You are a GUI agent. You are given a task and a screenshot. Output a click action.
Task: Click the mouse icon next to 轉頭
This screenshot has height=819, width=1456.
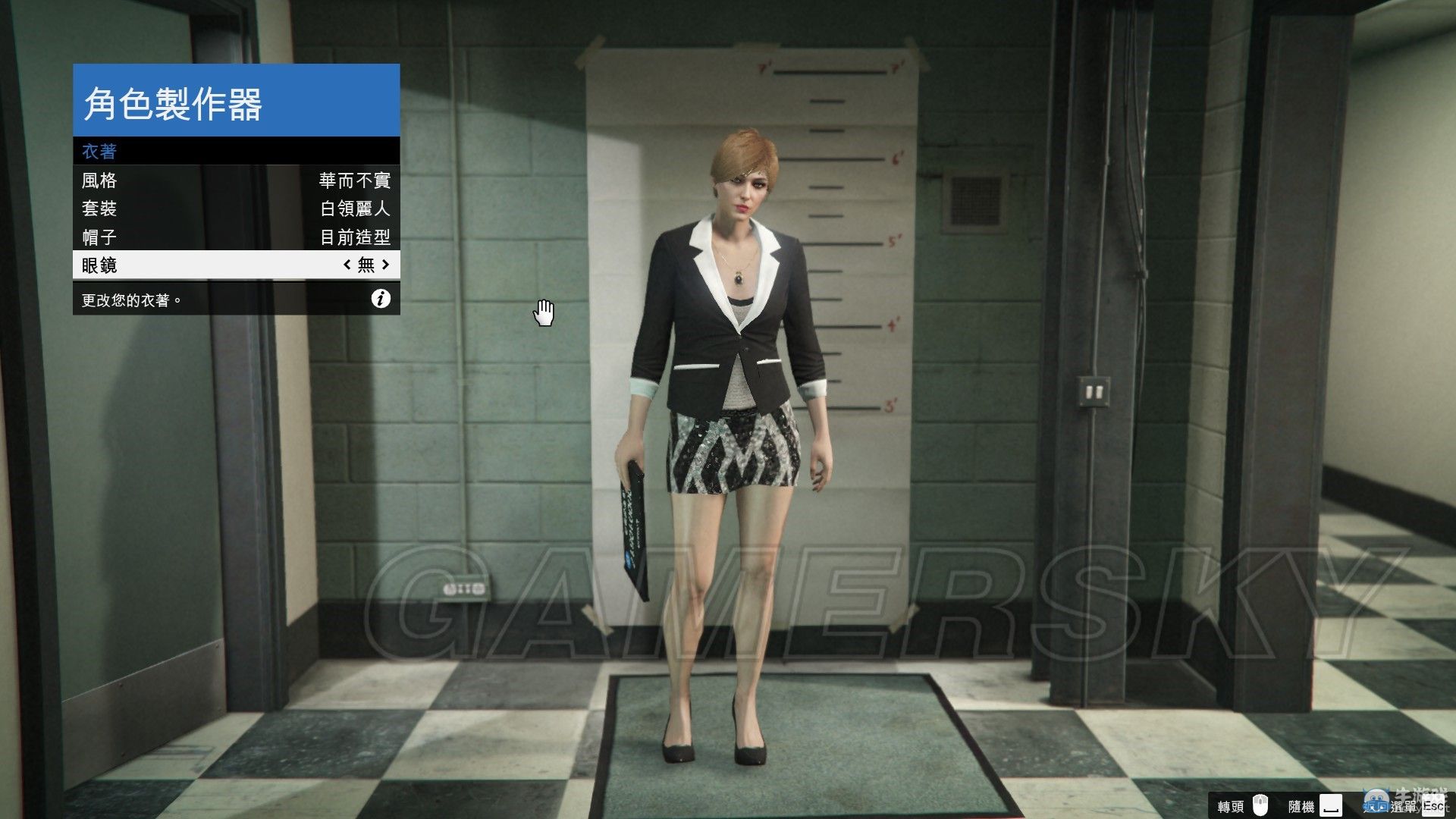click(x=1260, y=805)
